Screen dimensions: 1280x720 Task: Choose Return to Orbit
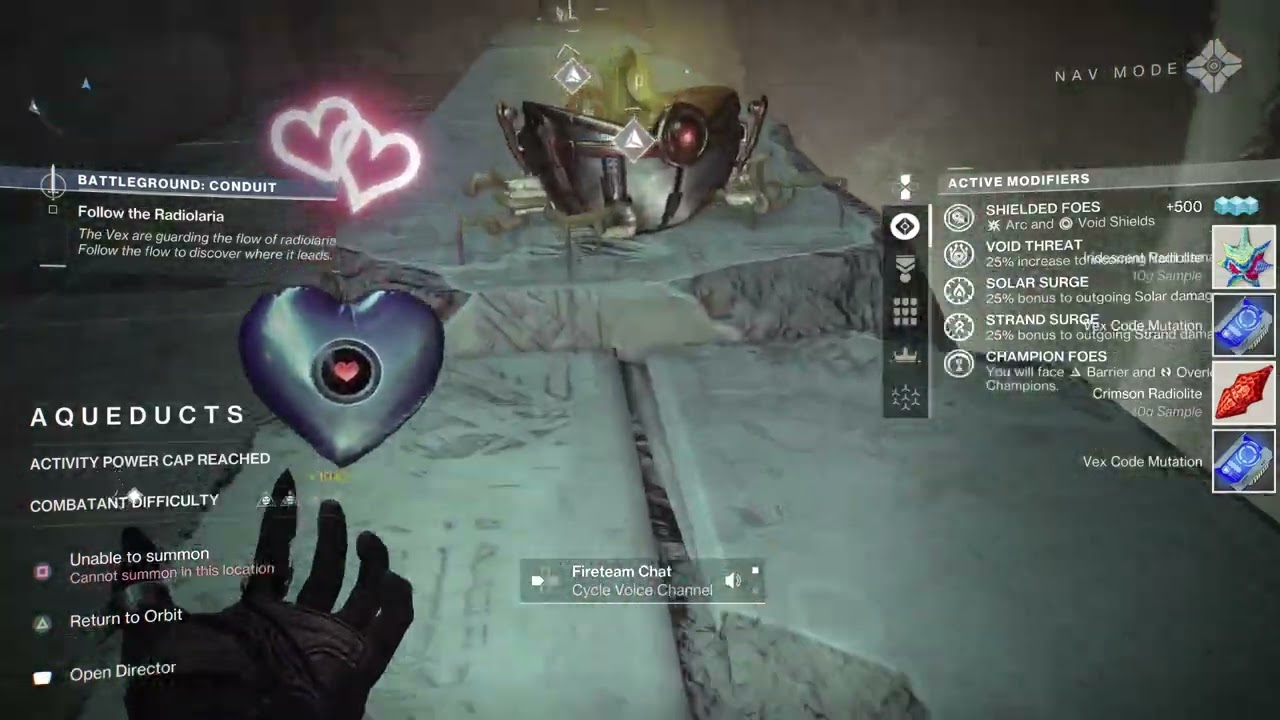(125, 619)
